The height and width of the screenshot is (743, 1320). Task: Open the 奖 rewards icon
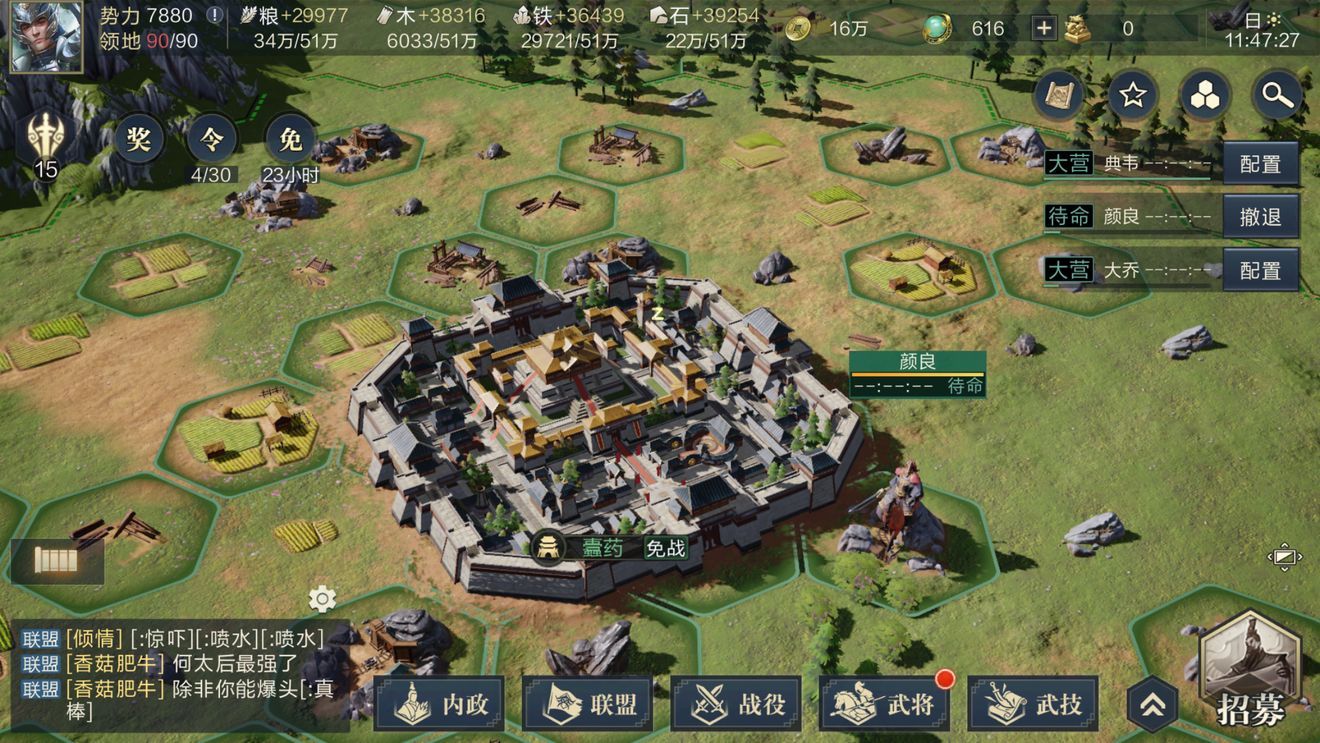point(139,140)
